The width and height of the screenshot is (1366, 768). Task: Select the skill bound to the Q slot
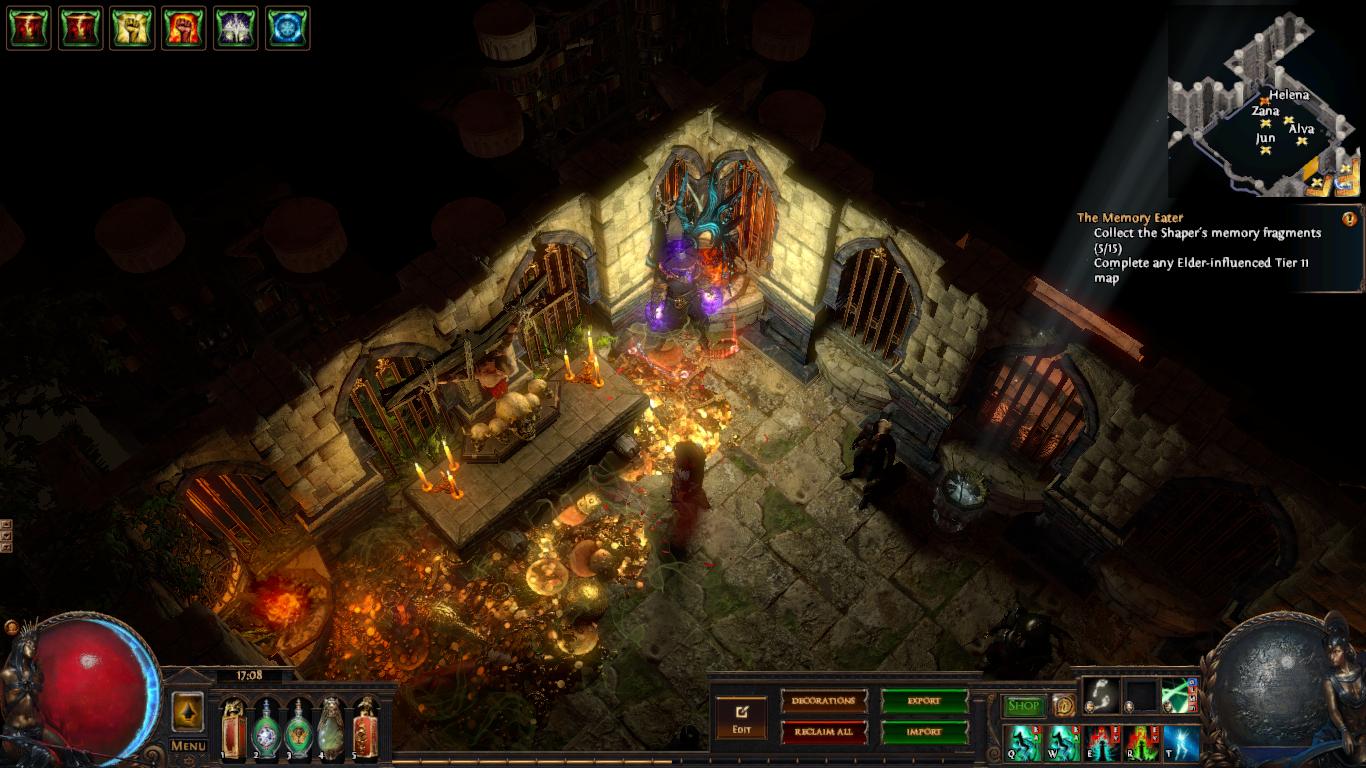click(x=1024, y=743)
